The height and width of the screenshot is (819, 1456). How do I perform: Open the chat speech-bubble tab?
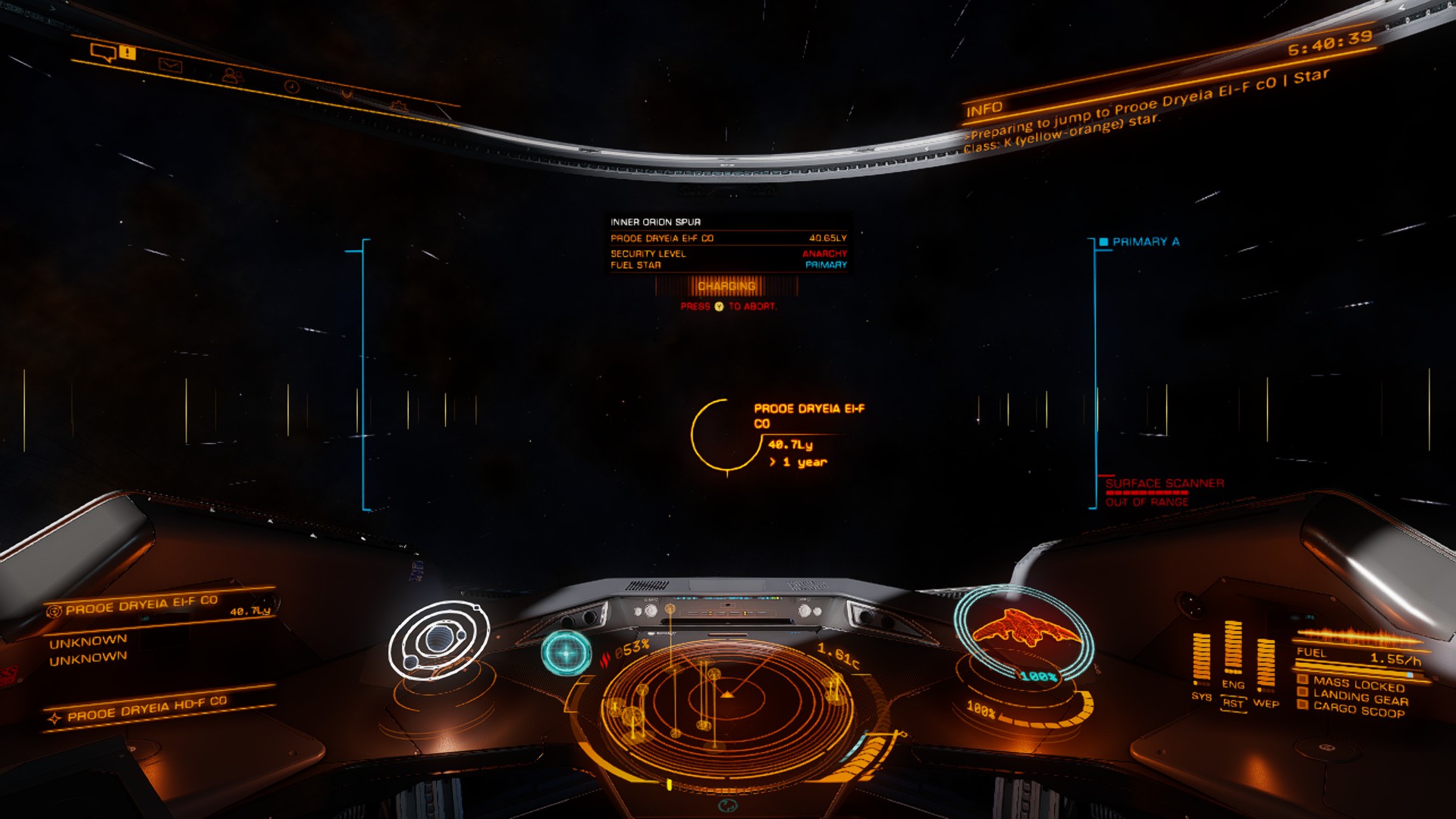click(103, 52)
